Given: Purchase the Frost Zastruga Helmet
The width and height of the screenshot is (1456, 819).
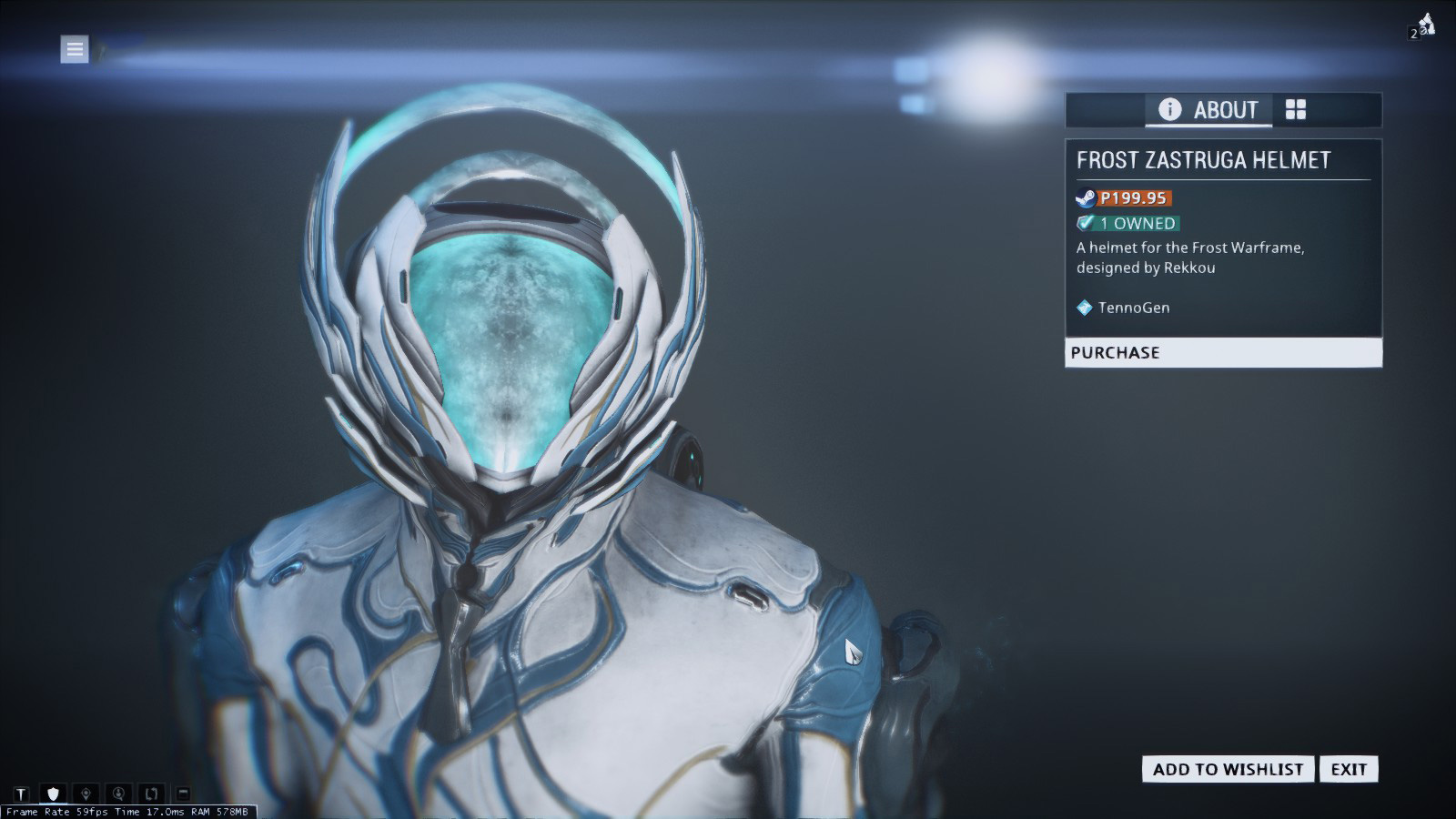Looking at the screenshot, I should pyautogui.click(x=1222, y=353).
